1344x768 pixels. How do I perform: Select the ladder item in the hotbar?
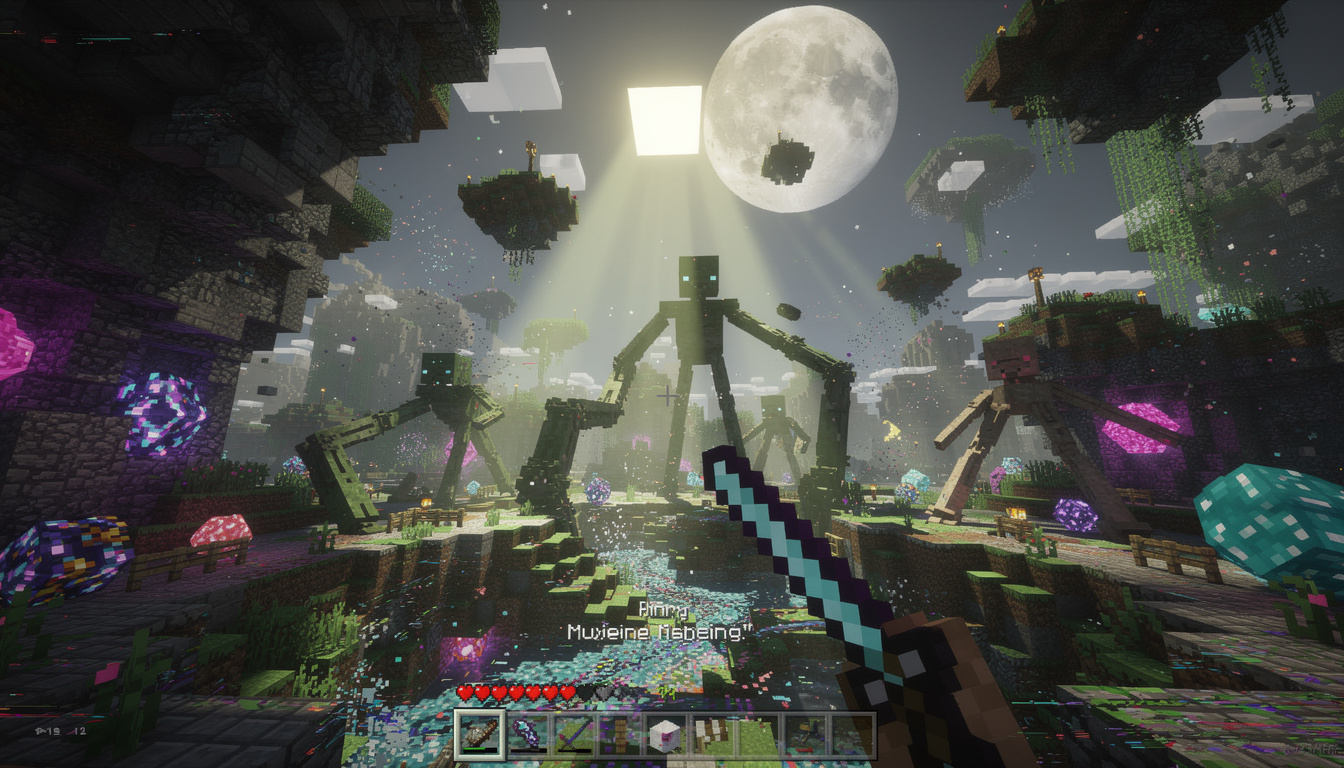[x=617, y=733]
